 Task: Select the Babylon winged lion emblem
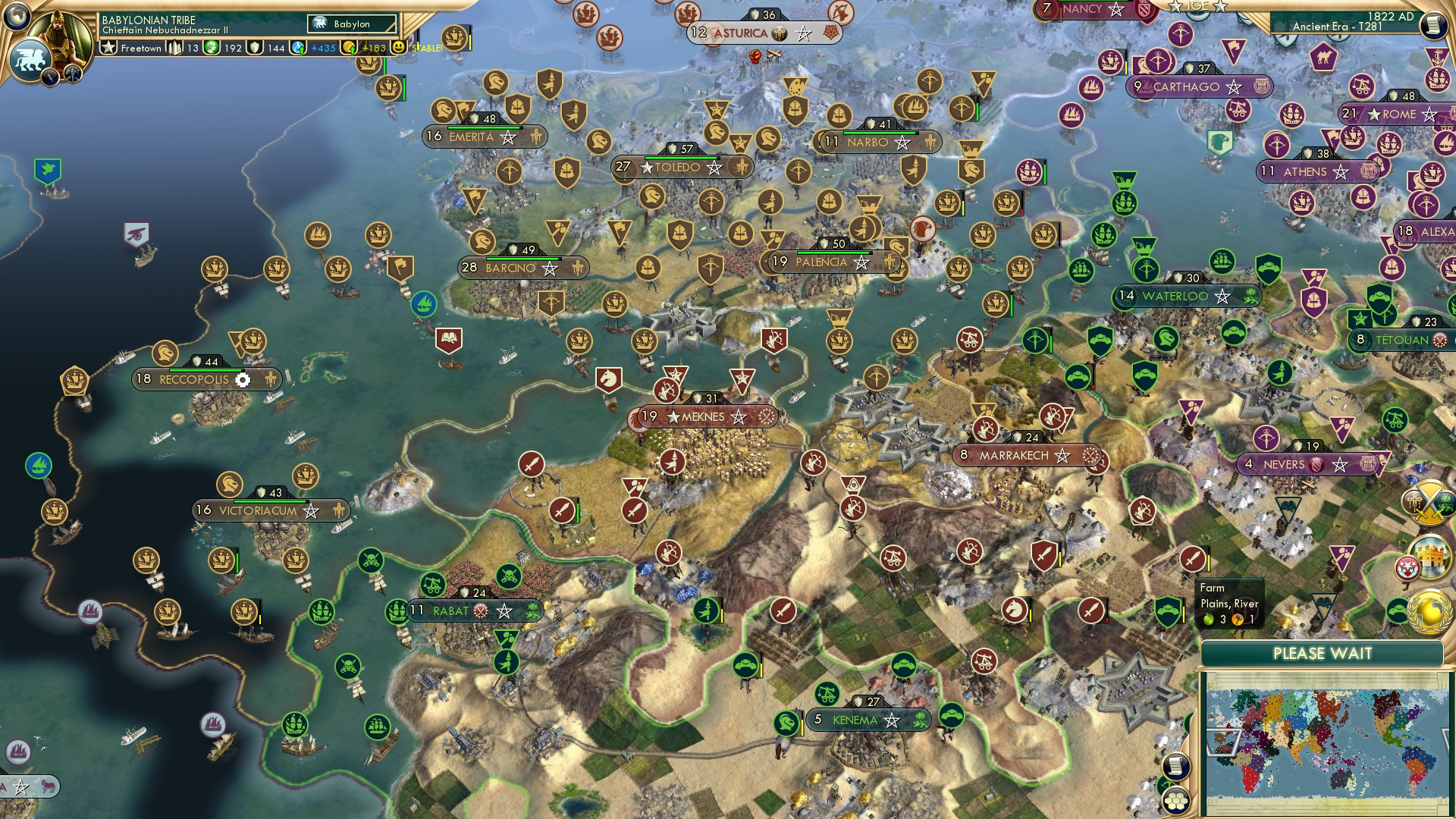point(32,58)
